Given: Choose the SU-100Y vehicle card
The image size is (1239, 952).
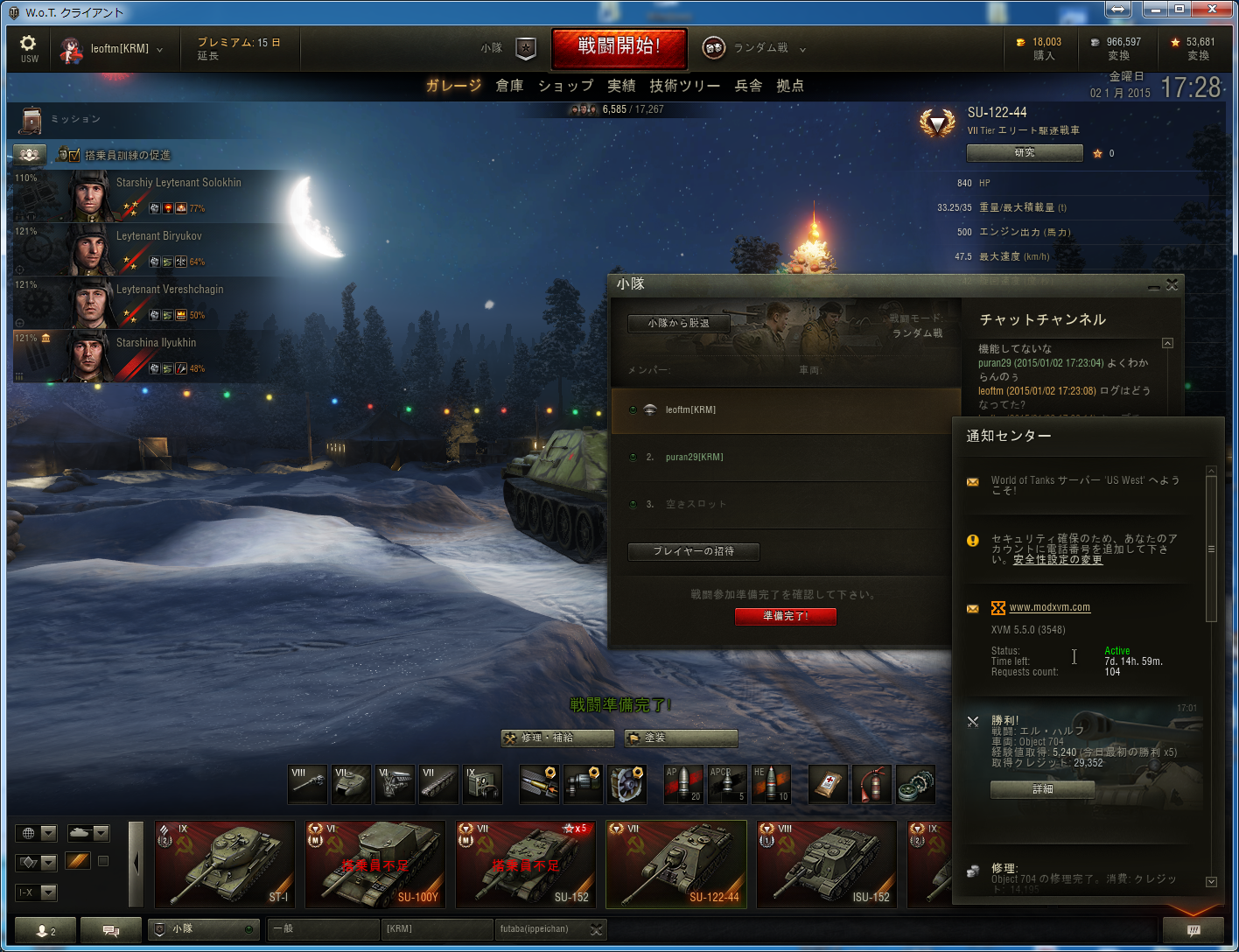Looking at the screenshot, I should click(374, 864).
